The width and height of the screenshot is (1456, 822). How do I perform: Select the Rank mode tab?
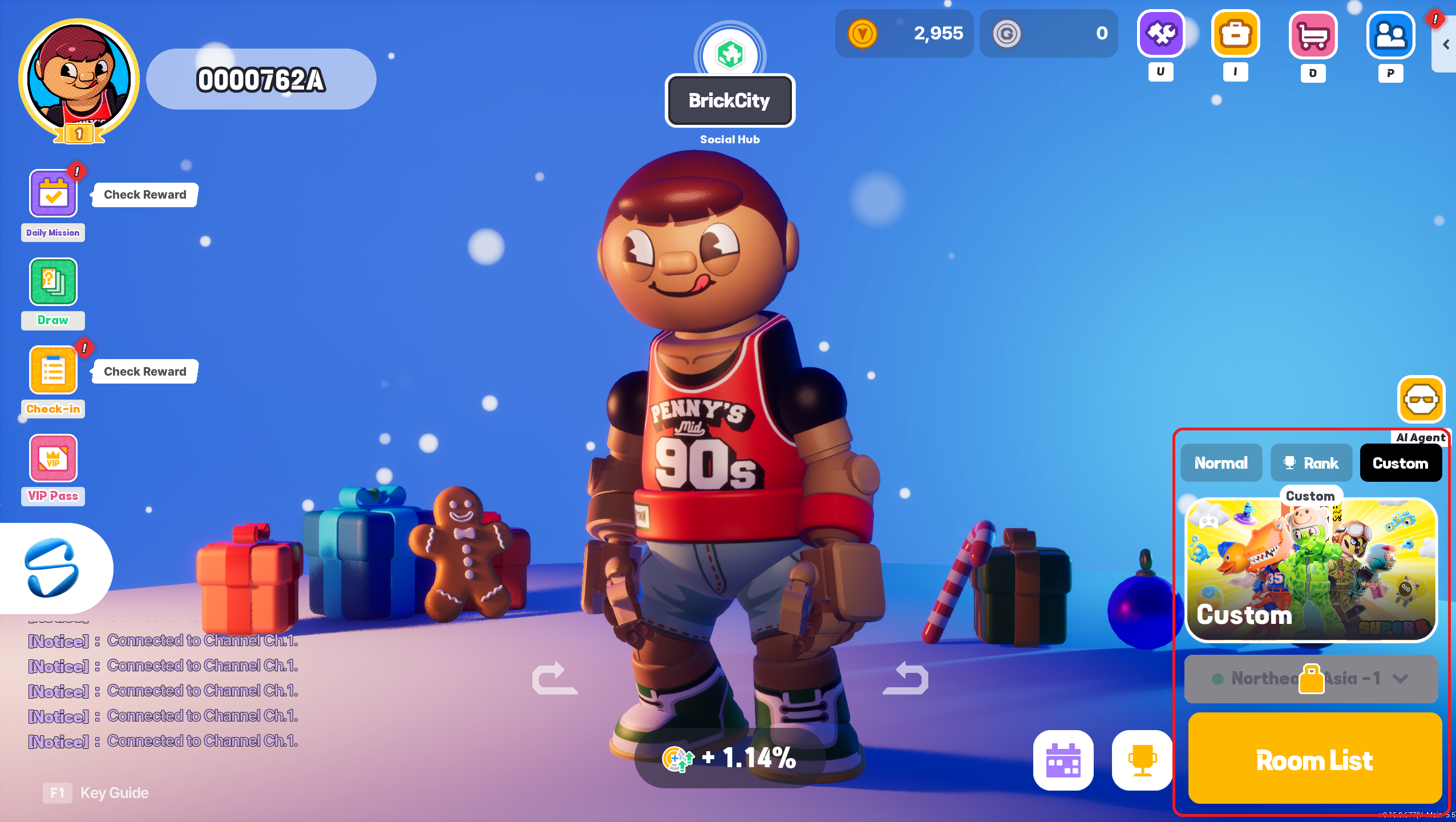[x=1311, y=463]
